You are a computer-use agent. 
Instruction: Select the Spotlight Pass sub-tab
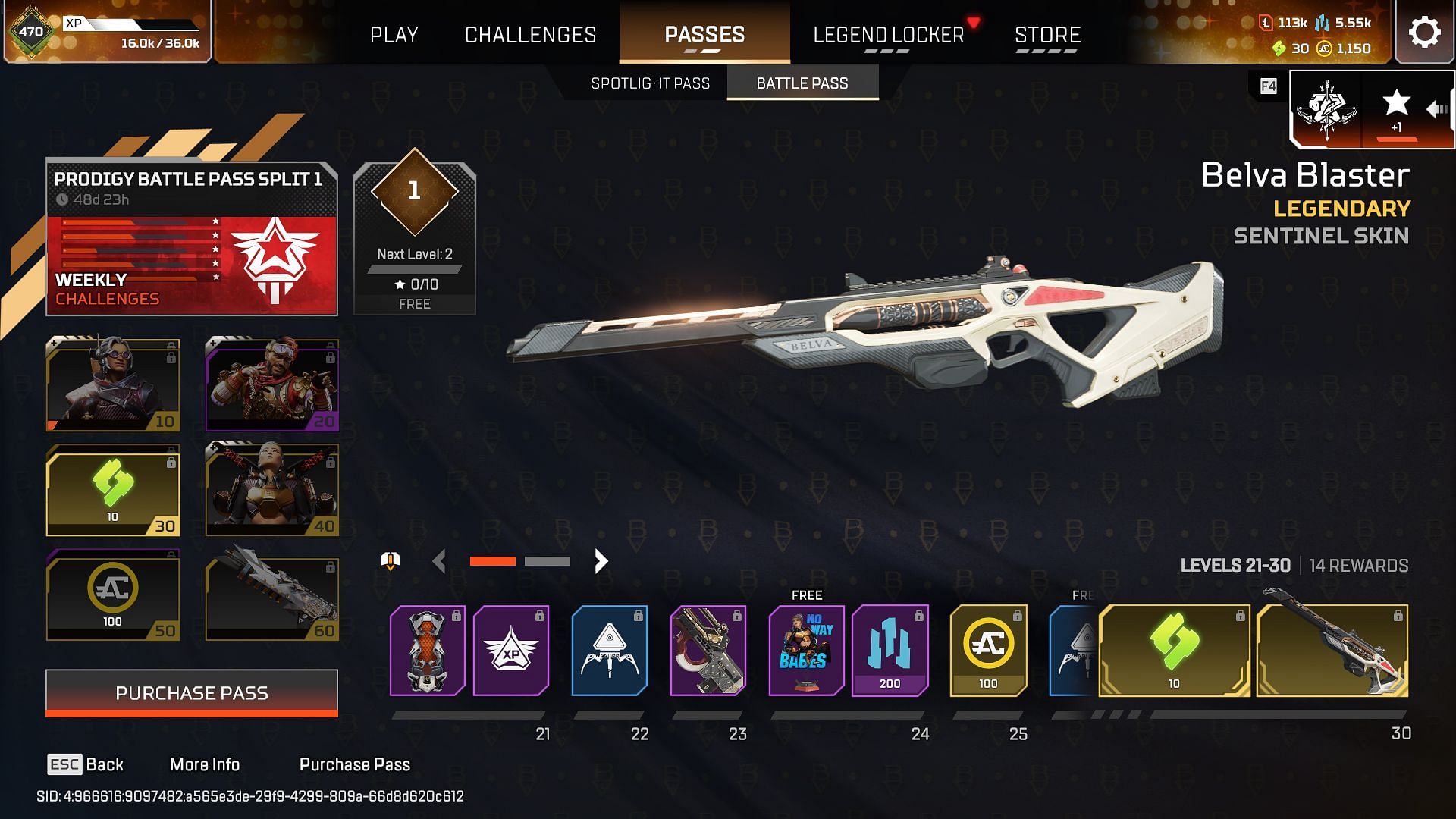tap(650, 83)
